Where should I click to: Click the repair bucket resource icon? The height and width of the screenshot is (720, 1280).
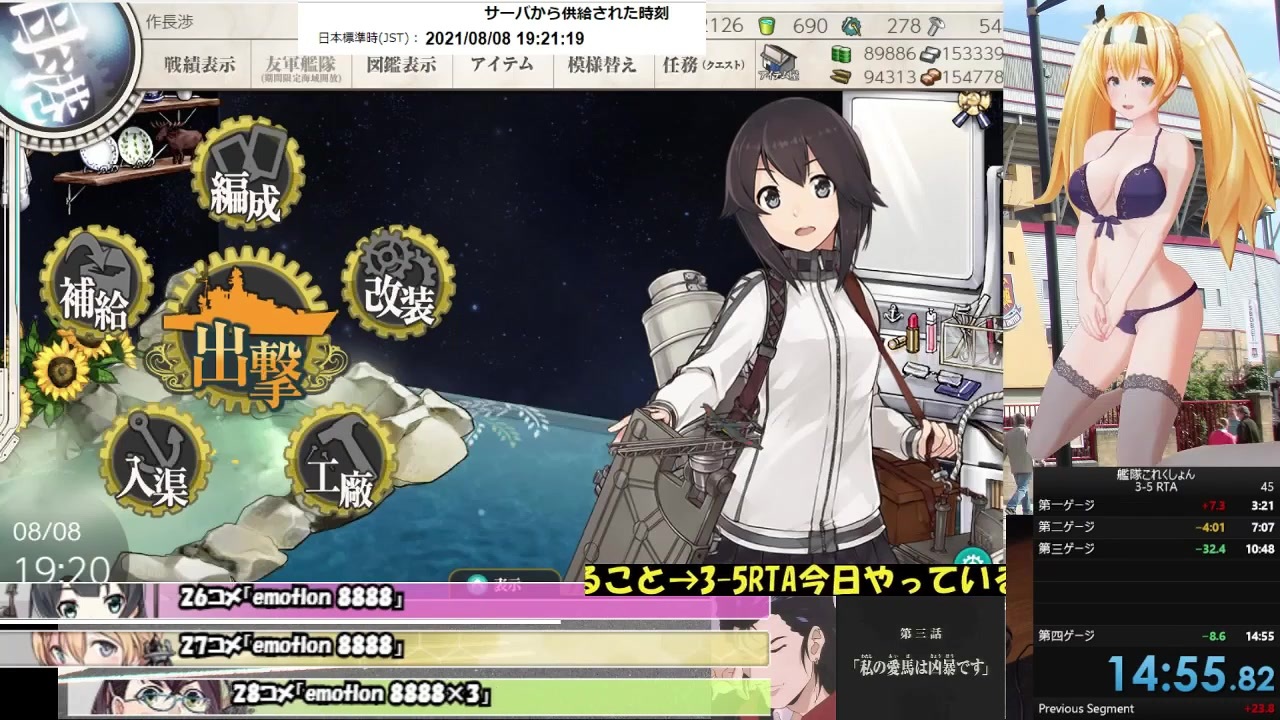click(768, 26)
